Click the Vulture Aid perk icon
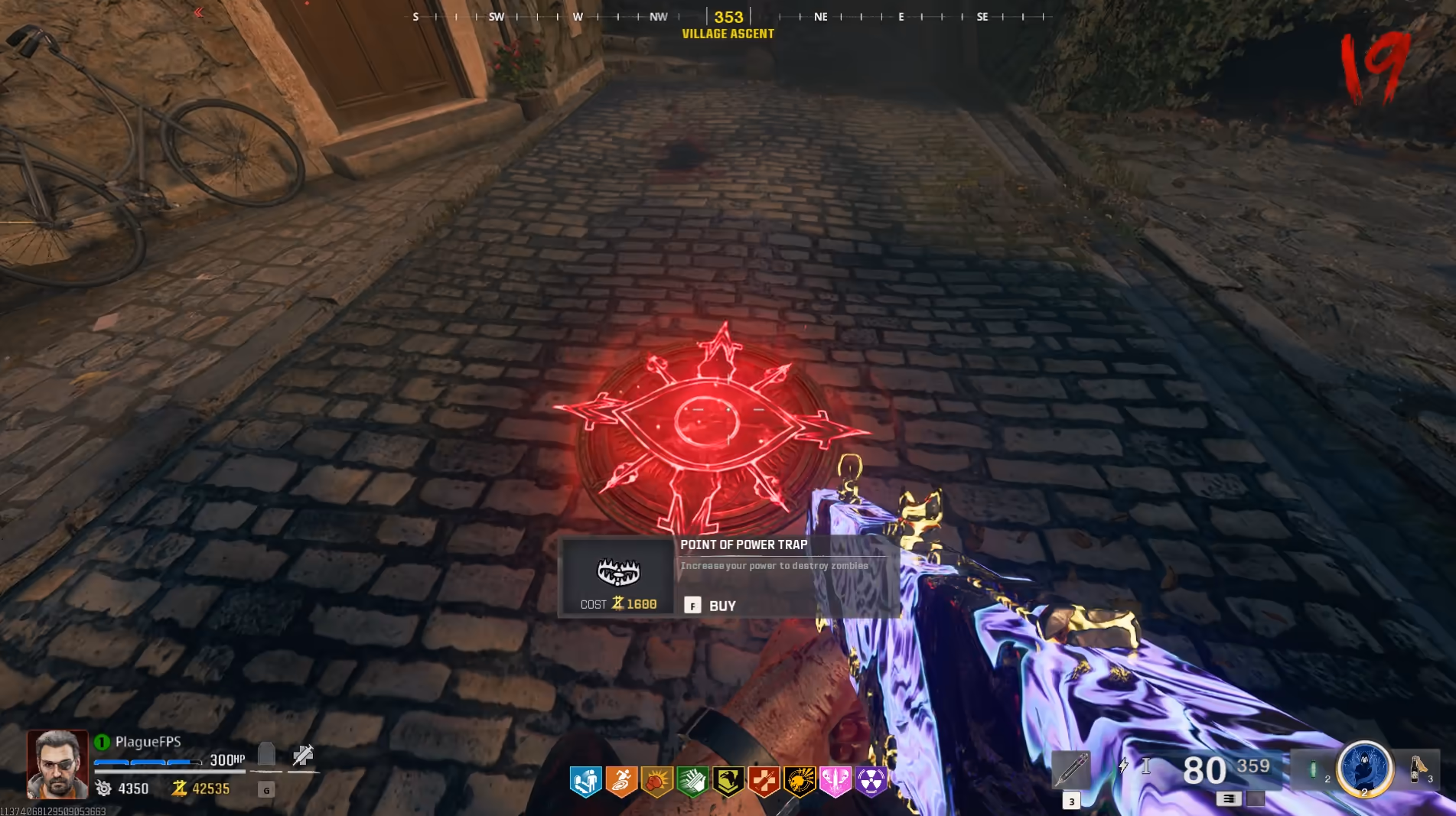Image resolution: width=1456 pixels, height=816 pixels. pos(728,782)
